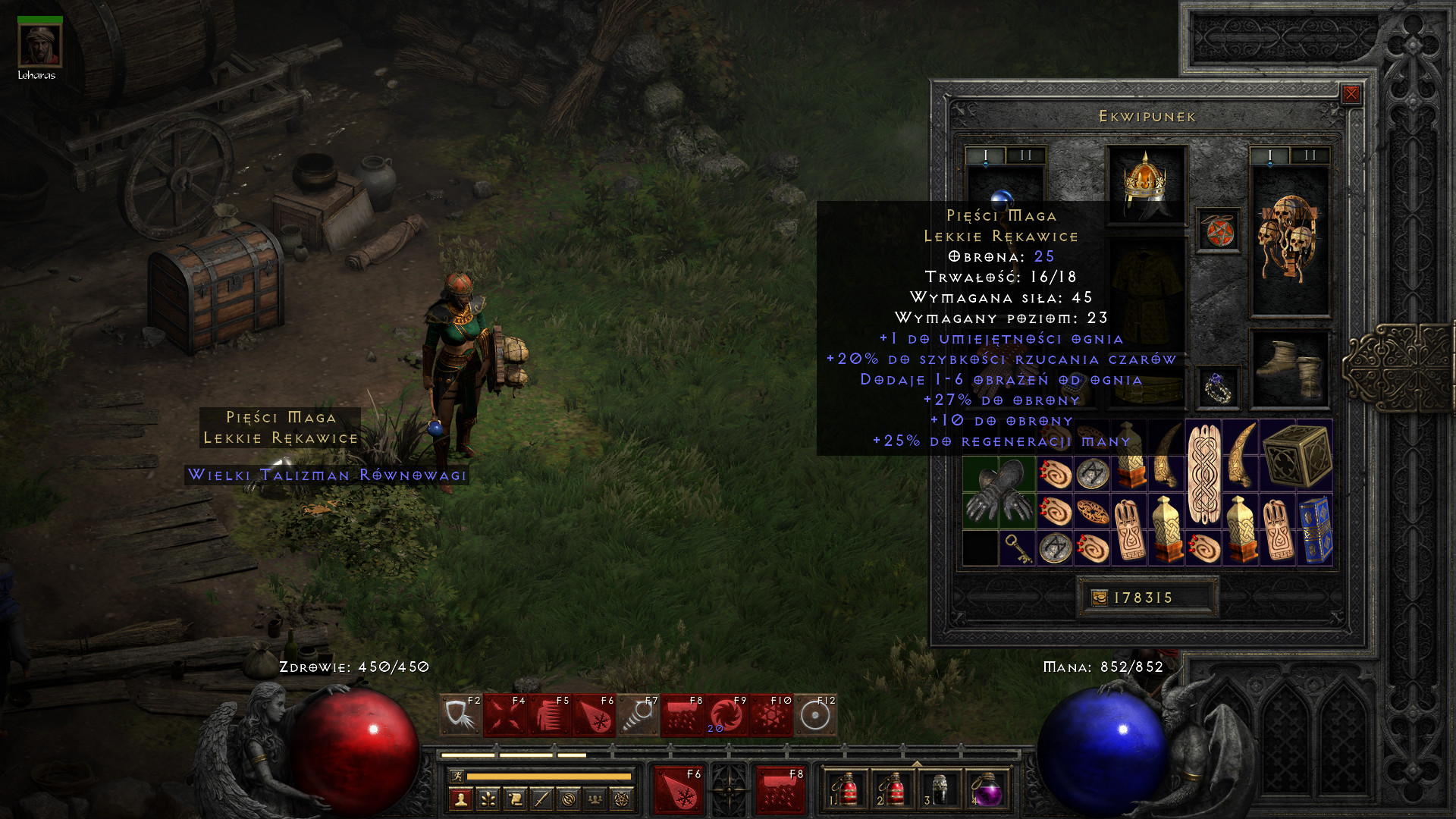Click the blue tome in inventory
This screenshot has width=1456, height=819.
1316,529
